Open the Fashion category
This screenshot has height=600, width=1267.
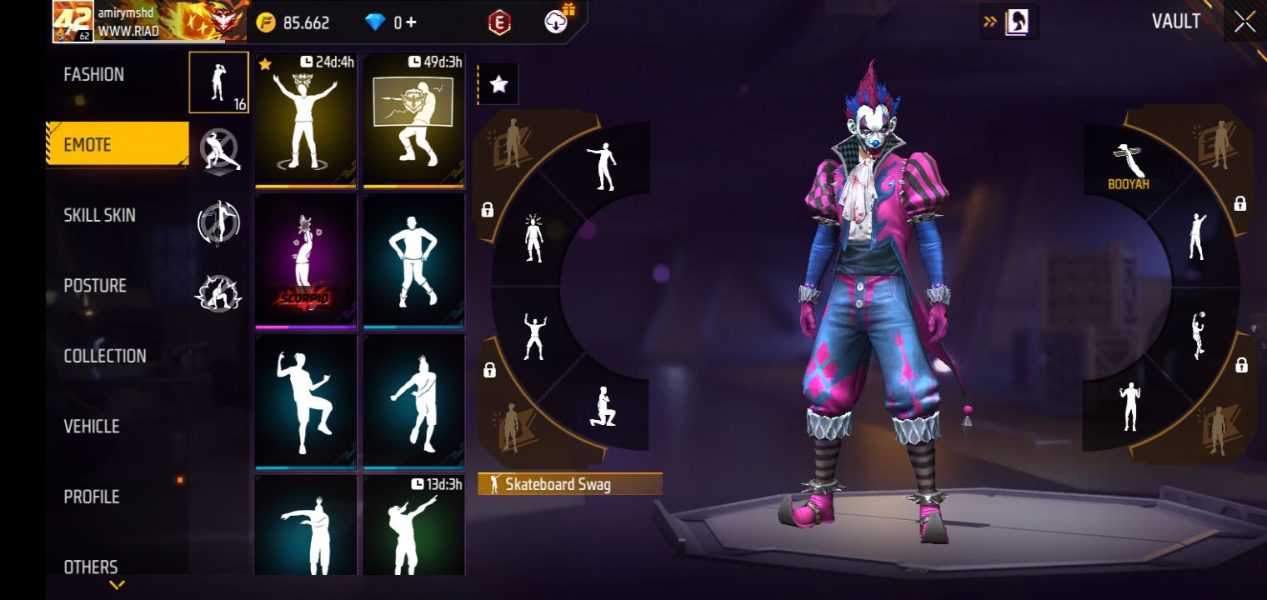(94, 75)
